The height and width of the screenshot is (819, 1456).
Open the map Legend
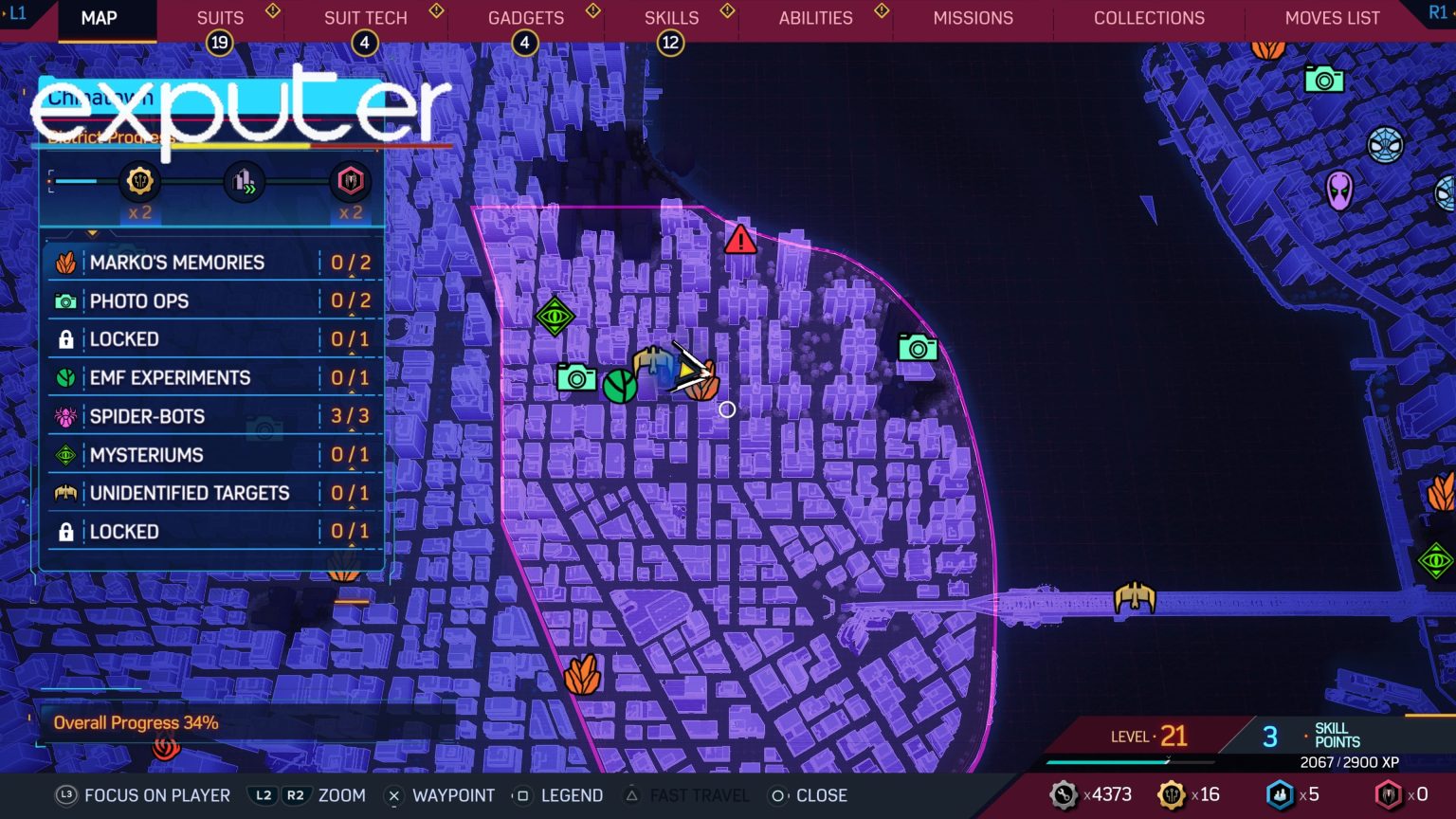[578, 795]
